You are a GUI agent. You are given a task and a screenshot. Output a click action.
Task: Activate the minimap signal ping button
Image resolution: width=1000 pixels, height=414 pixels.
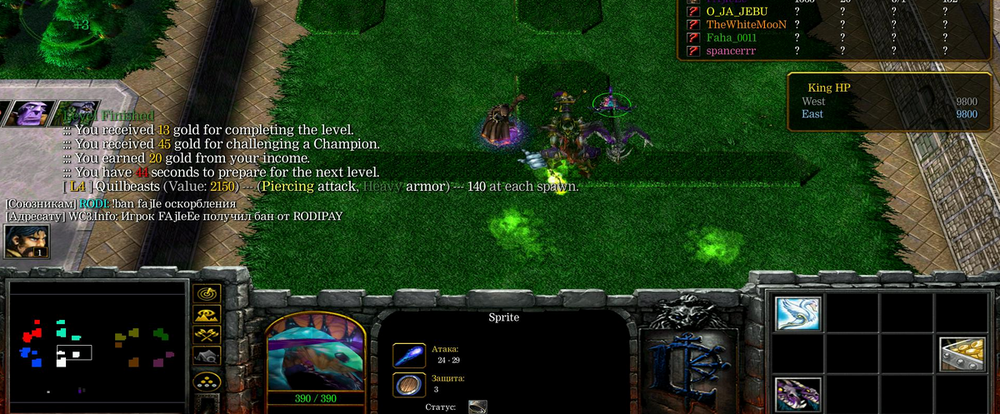tap(207, 294)
